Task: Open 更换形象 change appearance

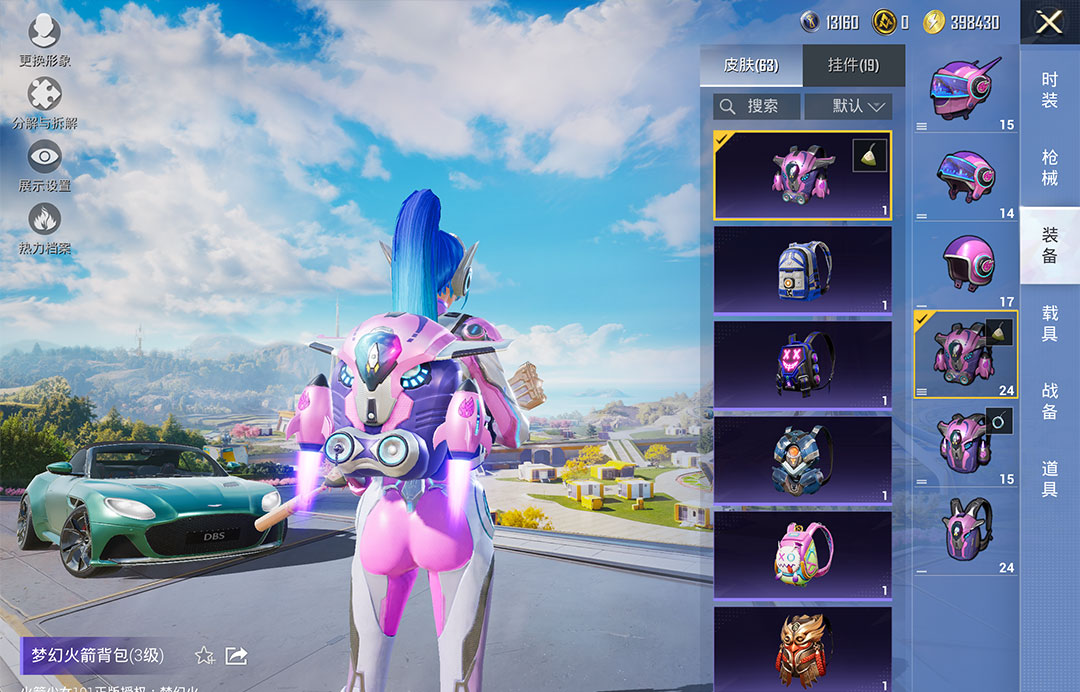Action: click(x=45, y=40)
